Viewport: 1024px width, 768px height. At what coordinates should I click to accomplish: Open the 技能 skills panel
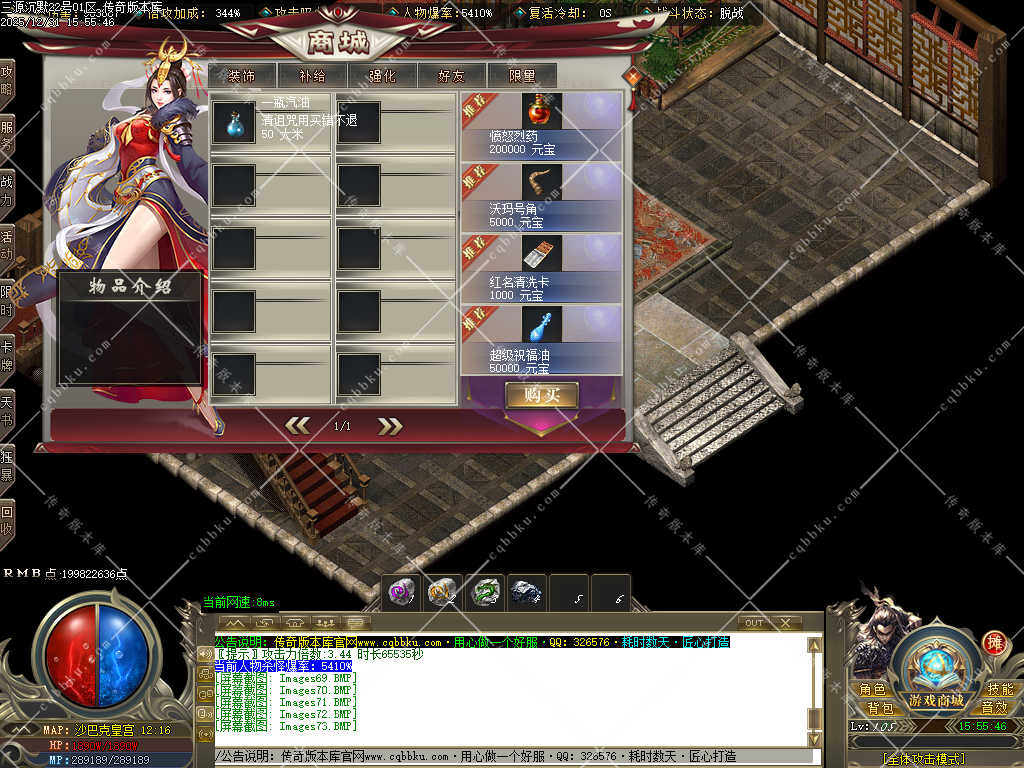1000,690
